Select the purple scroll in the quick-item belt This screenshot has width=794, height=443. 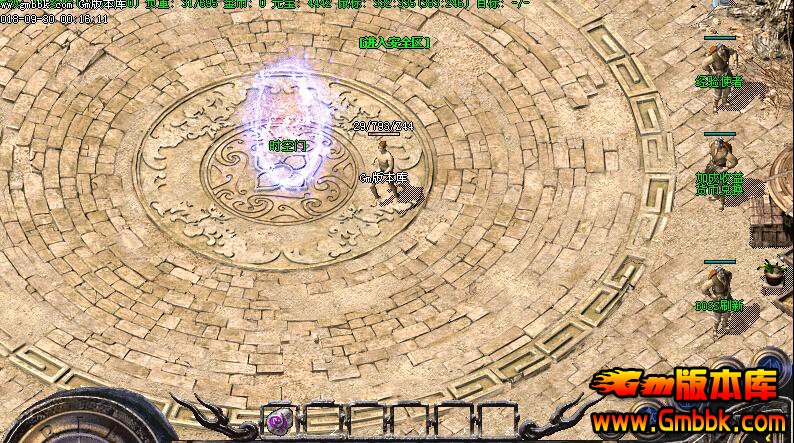[x=281, y=421]
